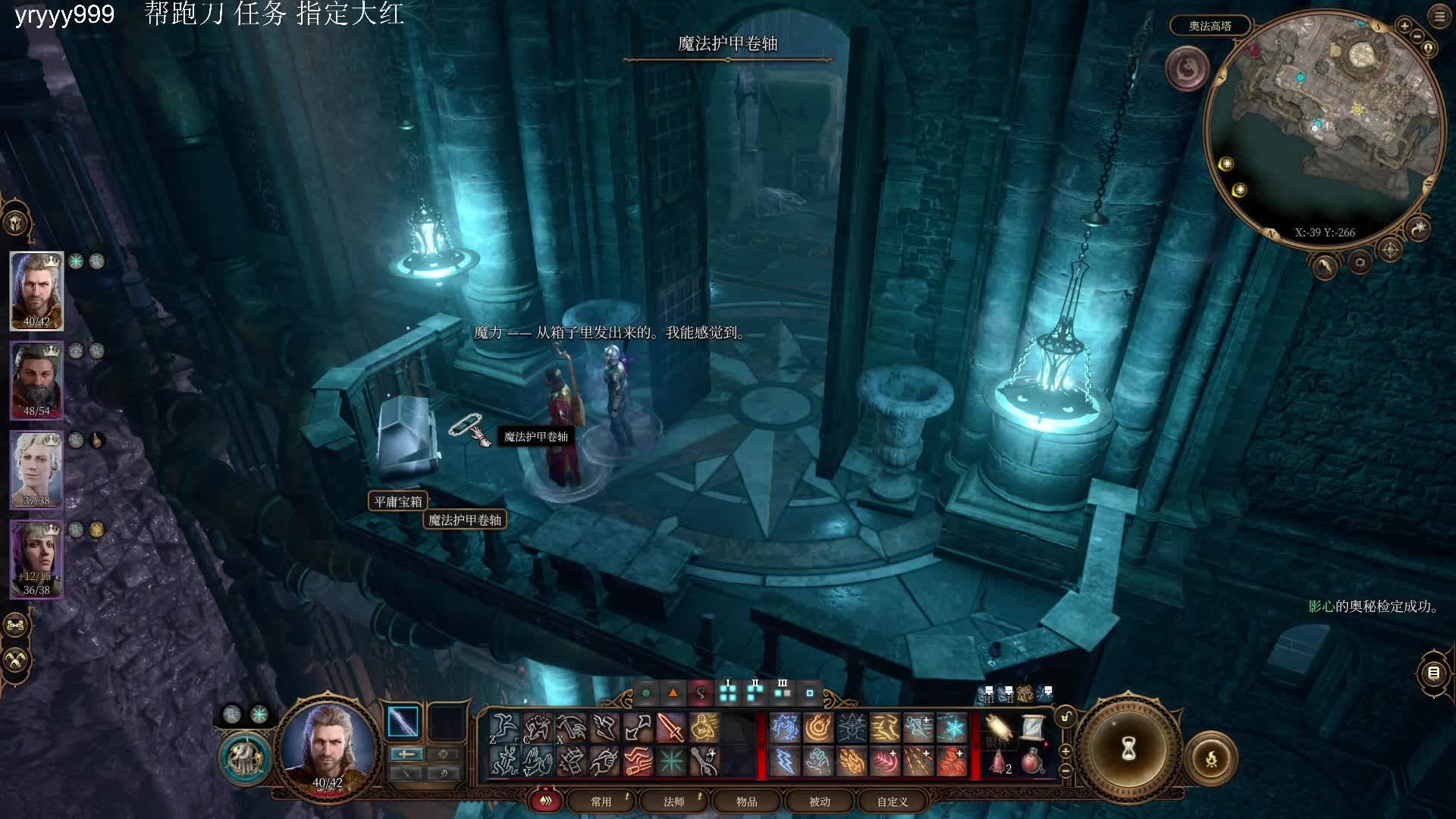The image size is (1456, 819).
Task: Select the bearded dwarf party portrait
Action: (36, 379)
